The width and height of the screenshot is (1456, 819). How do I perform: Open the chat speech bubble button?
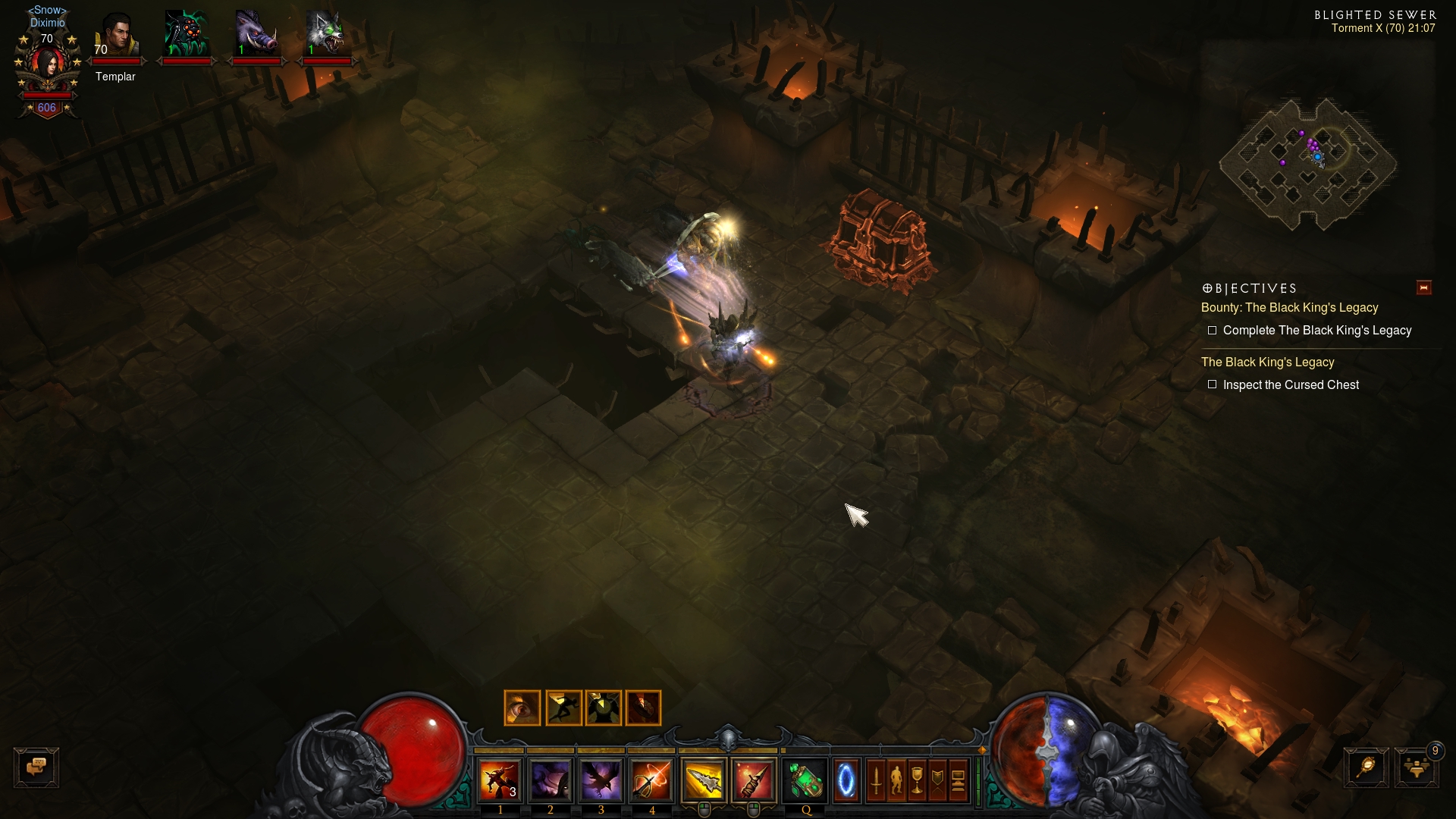pyautogui.click(x=36, y=767)
